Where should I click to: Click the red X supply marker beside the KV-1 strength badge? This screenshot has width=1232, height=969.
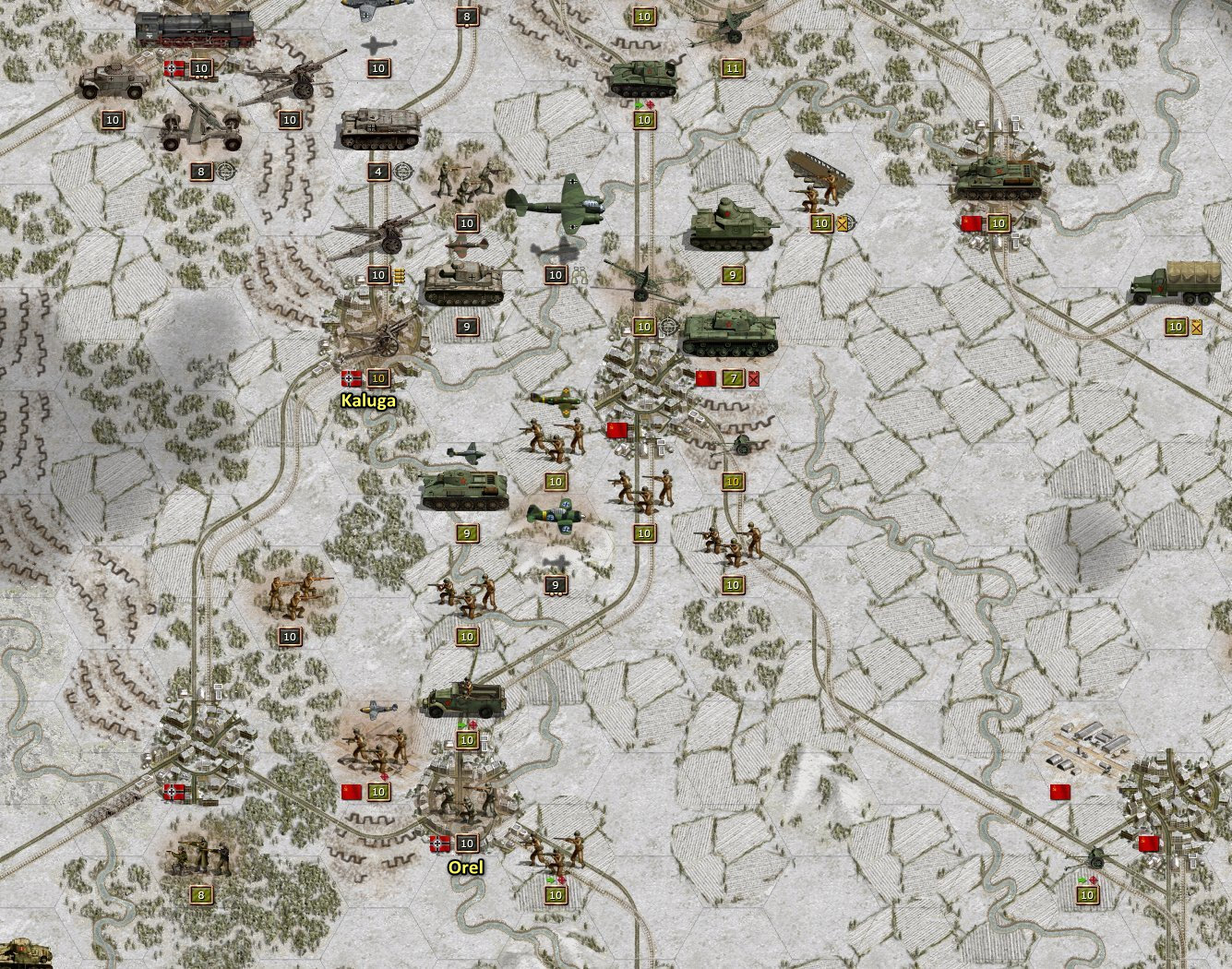758,377
